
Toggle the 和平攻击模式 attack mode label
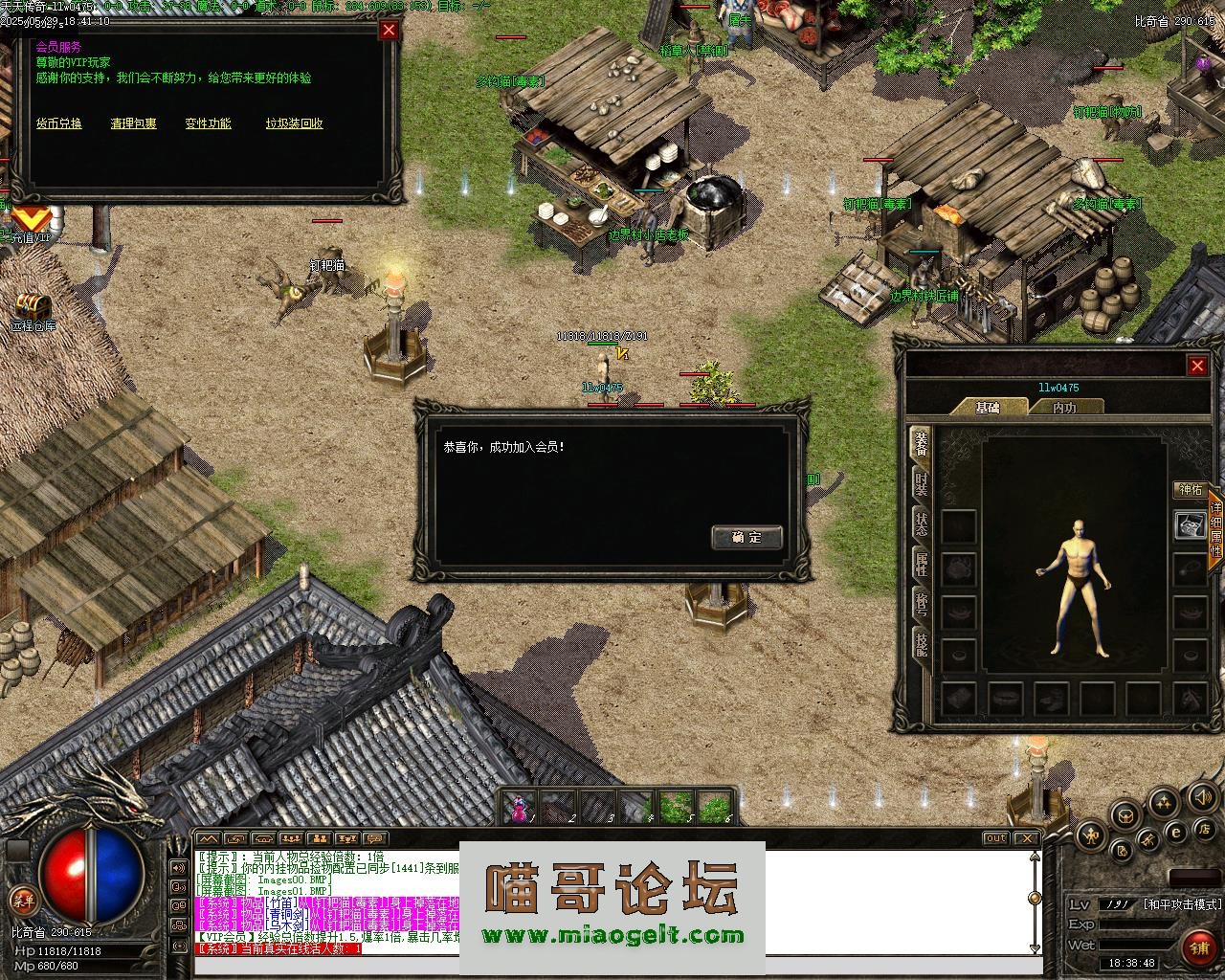[x=1183, y=904]
